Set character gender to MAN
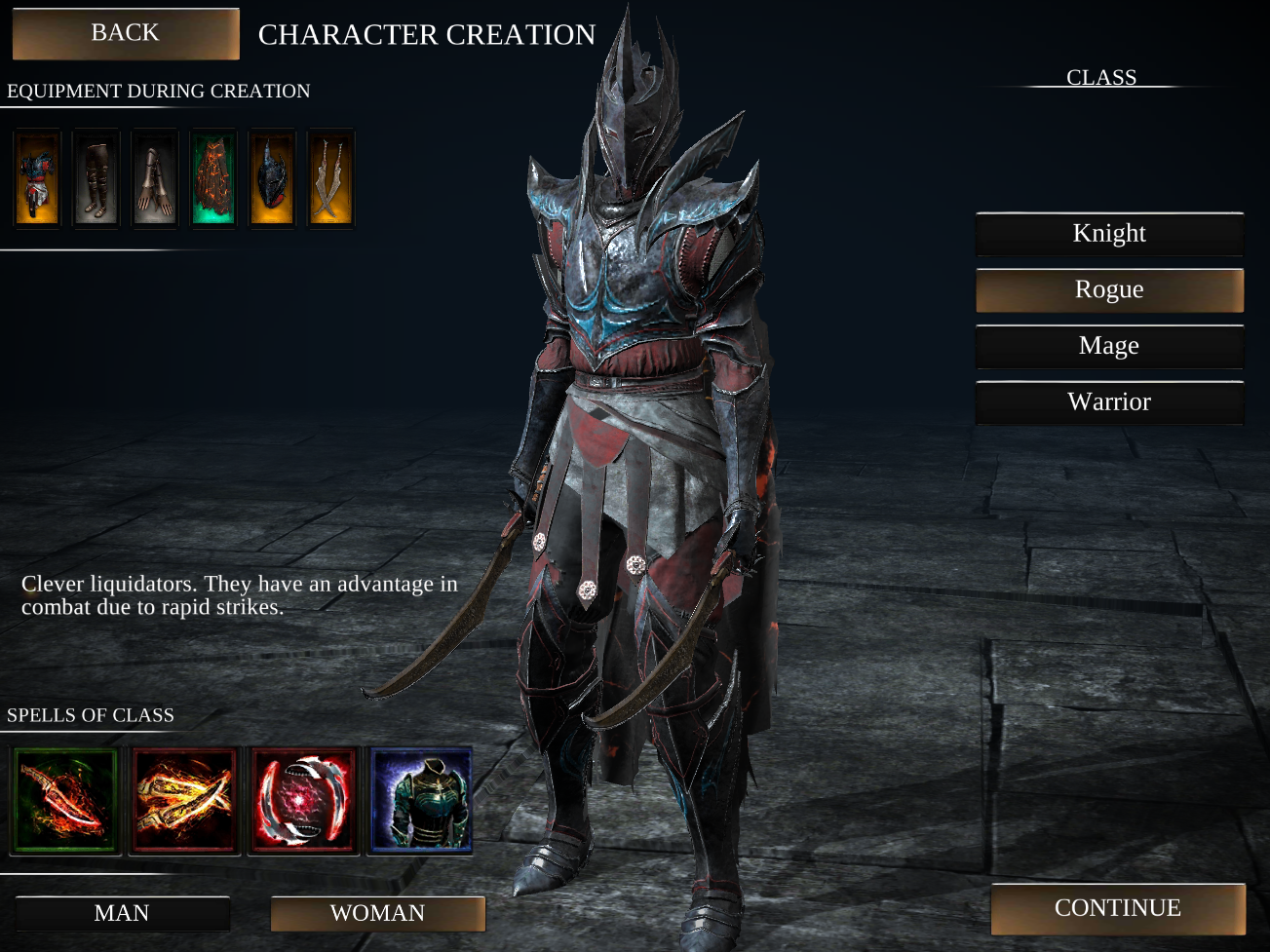Image resolution: width=1270 pixels, height=952 pixels. point(123,913)
